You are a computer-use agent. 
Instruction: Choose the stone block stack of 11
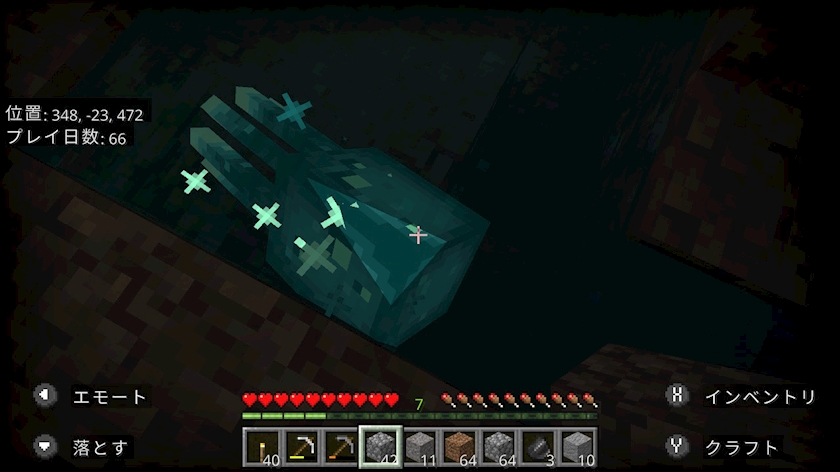pos(420,447)
